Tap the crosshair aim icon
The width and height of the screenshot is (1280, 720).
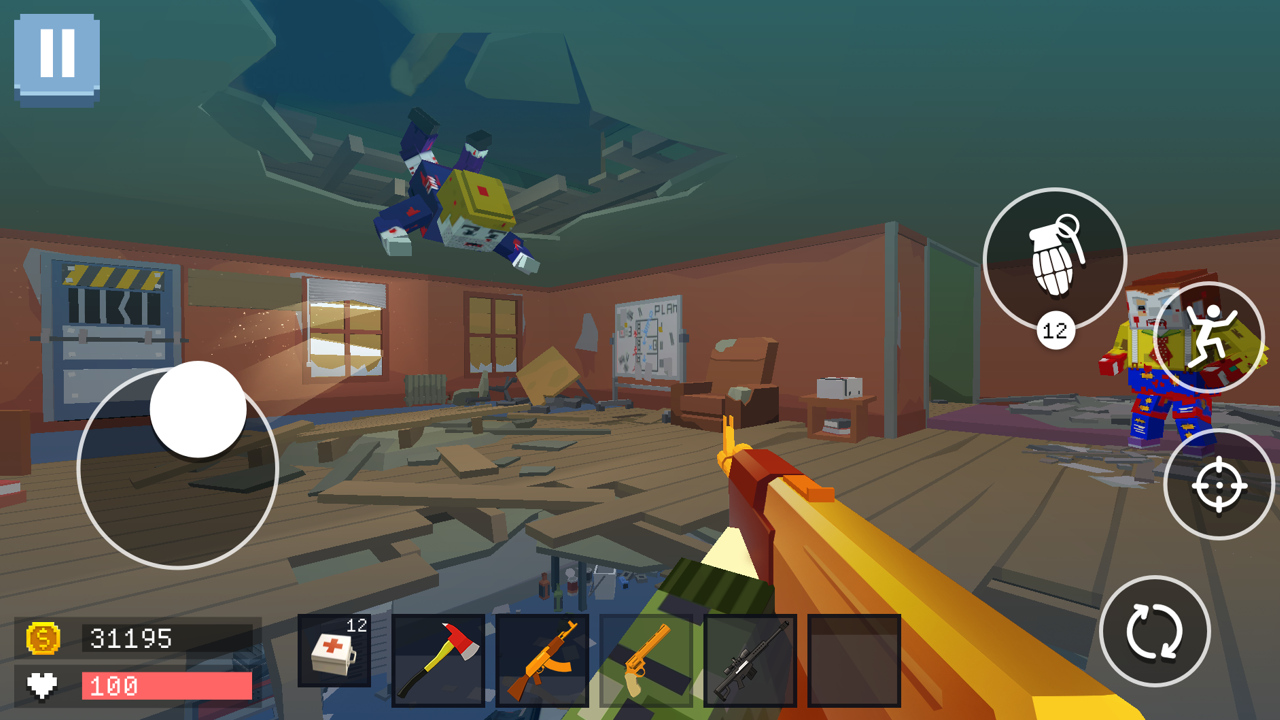coord(1220,485)
